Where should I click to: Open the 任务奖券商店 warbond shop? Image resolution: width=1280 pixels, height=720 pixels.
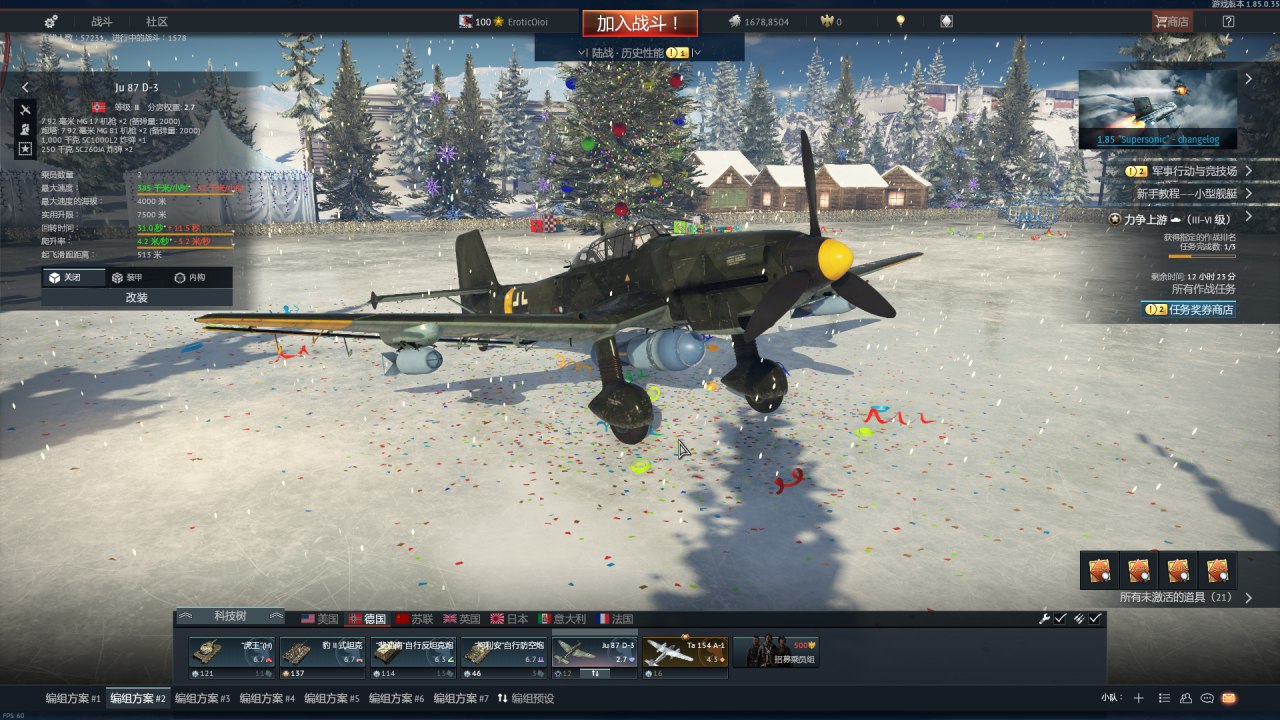point(1189,310)
